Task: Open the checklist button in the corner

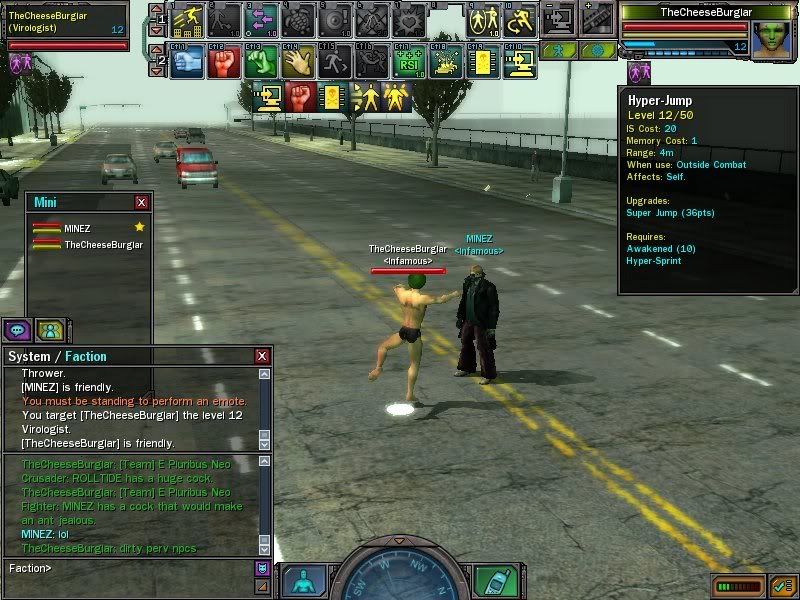Action: pos(781,584)
